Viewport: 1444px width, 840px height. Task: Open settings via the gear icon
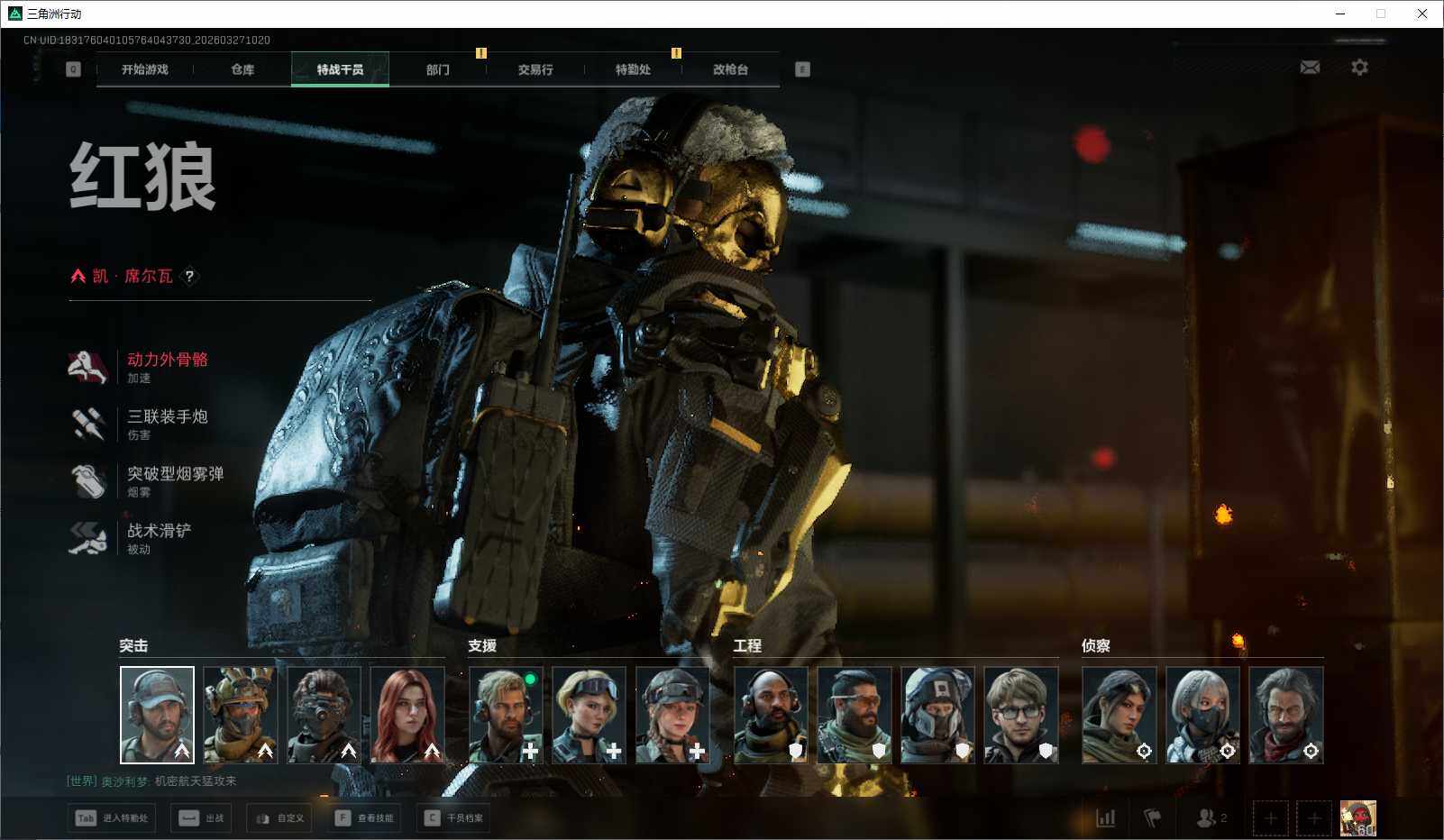pyautogui.click(x=1359, y=68)
